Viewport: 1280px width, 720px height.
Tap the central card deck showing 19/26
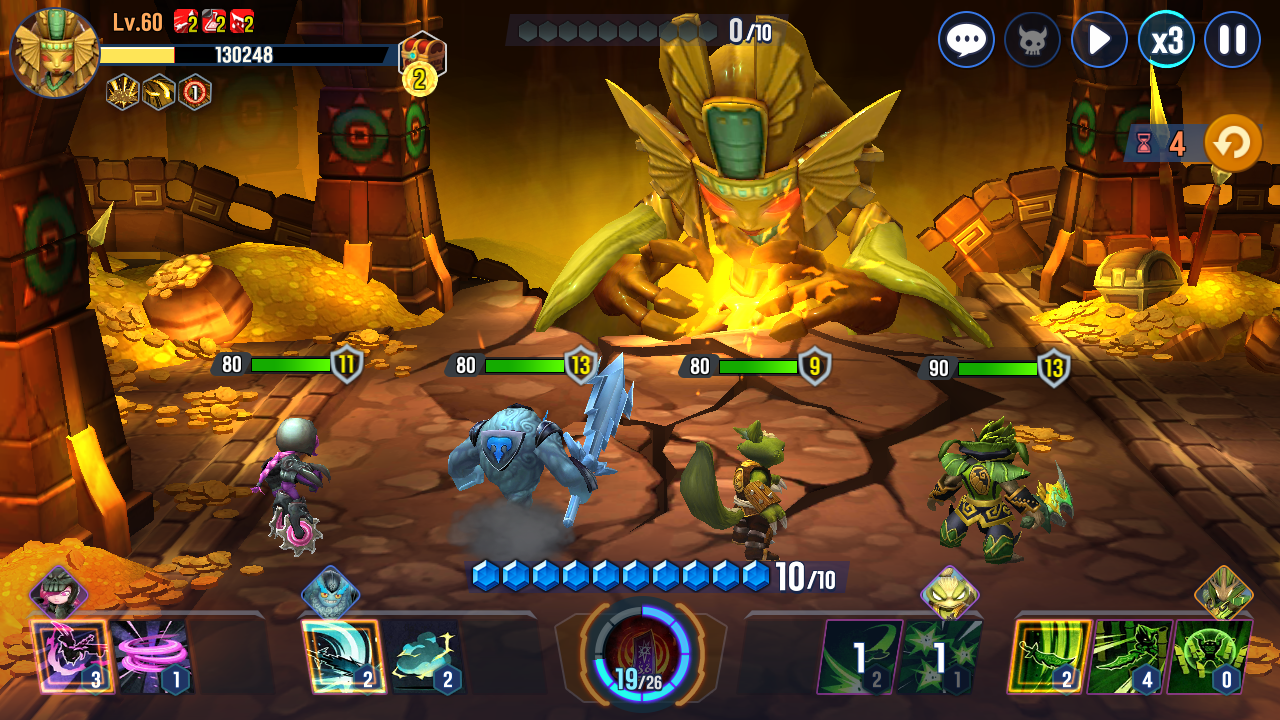[x=639, y=655]
